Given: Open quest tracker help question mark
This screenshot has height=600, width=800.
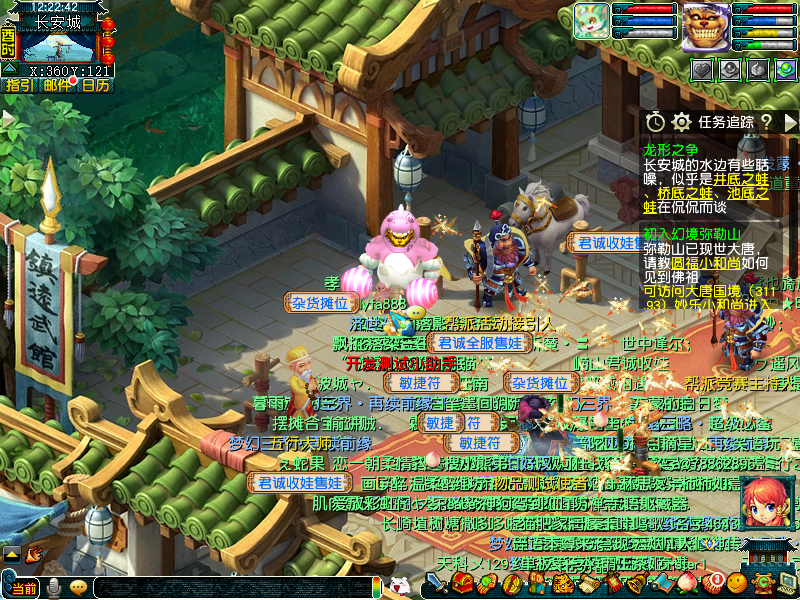Looking at the screenshot, I should click(x=765, y=121).
